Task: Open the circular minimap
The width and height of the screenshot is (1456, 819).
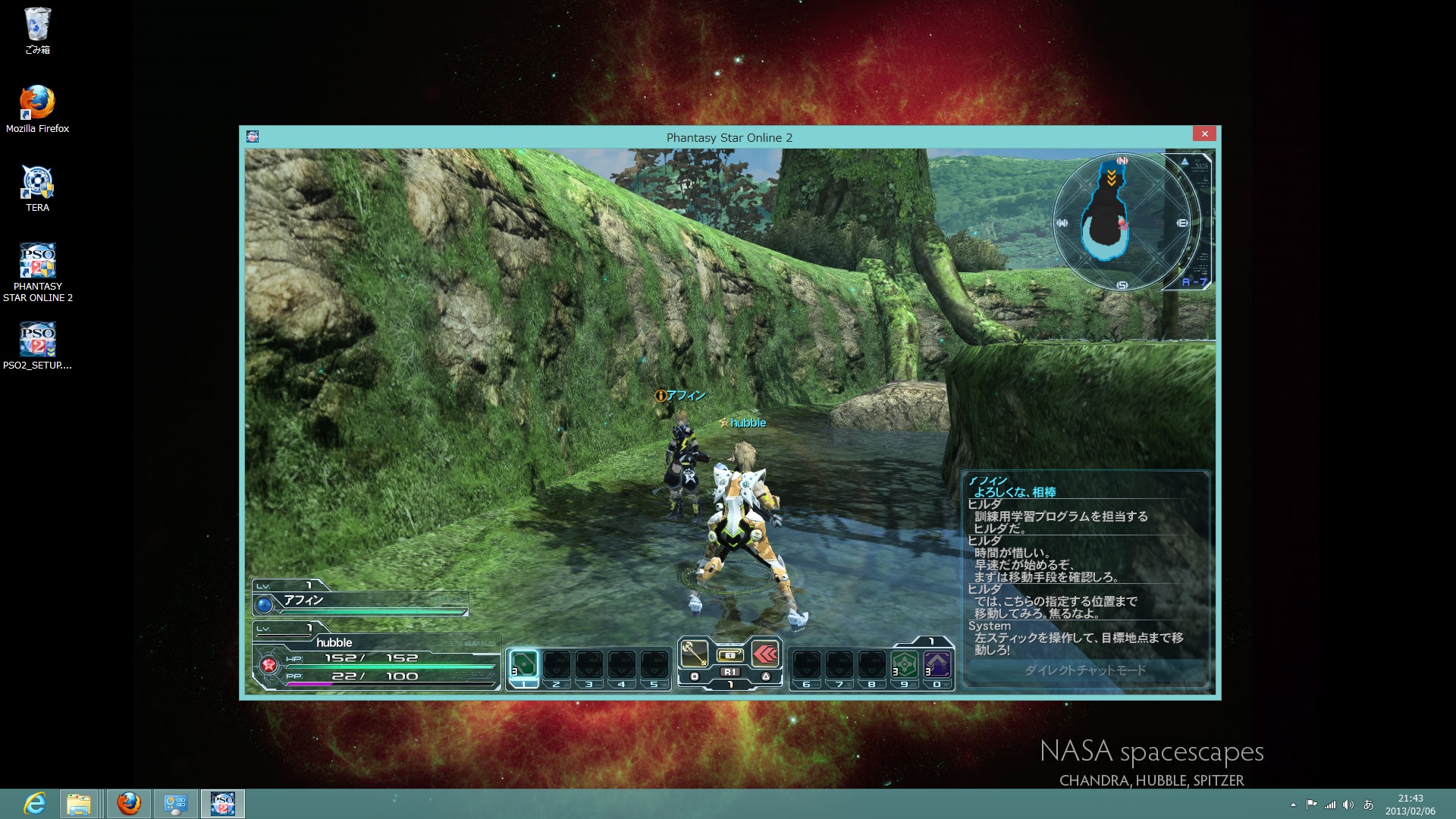Action: point(1121,223)
